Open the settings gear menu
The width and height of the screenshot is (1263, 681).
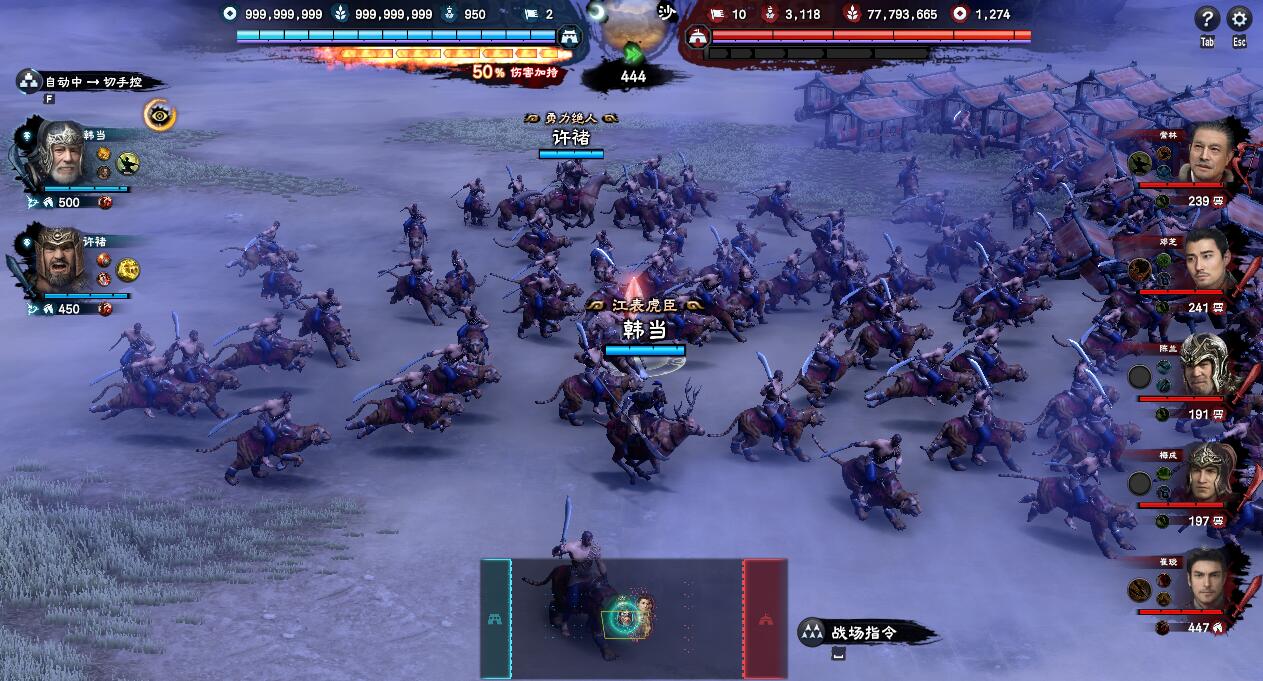point(1239,19)
